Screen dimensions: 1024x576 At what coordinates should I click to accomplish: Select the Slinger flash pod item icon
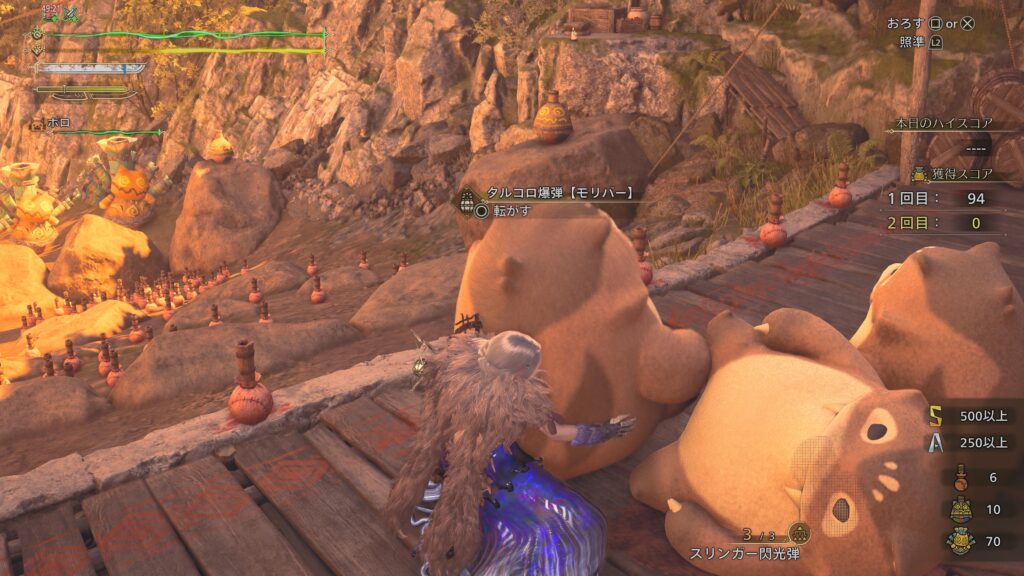[799, 533]
